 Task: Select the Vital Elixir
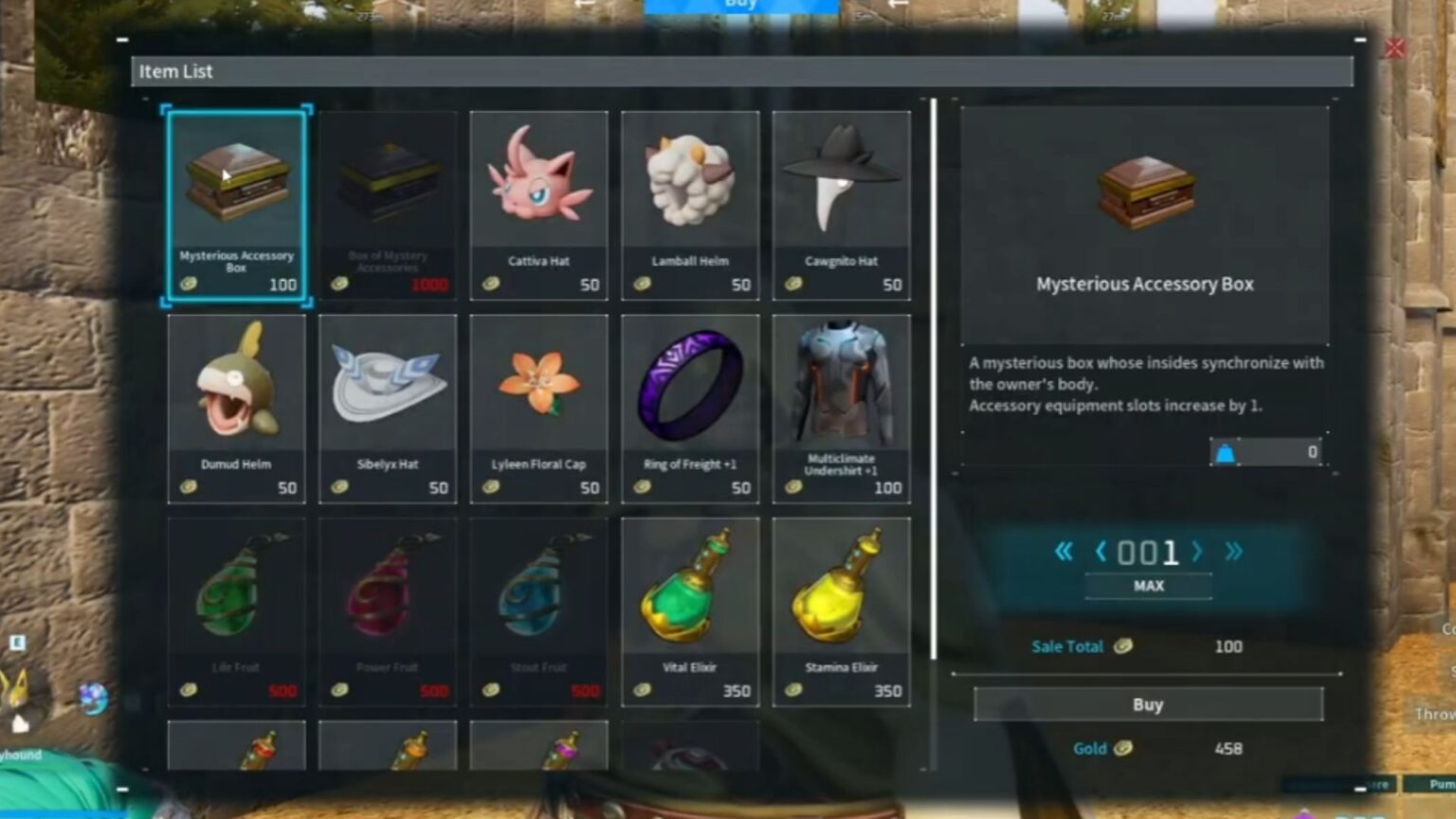click(689, 607)
